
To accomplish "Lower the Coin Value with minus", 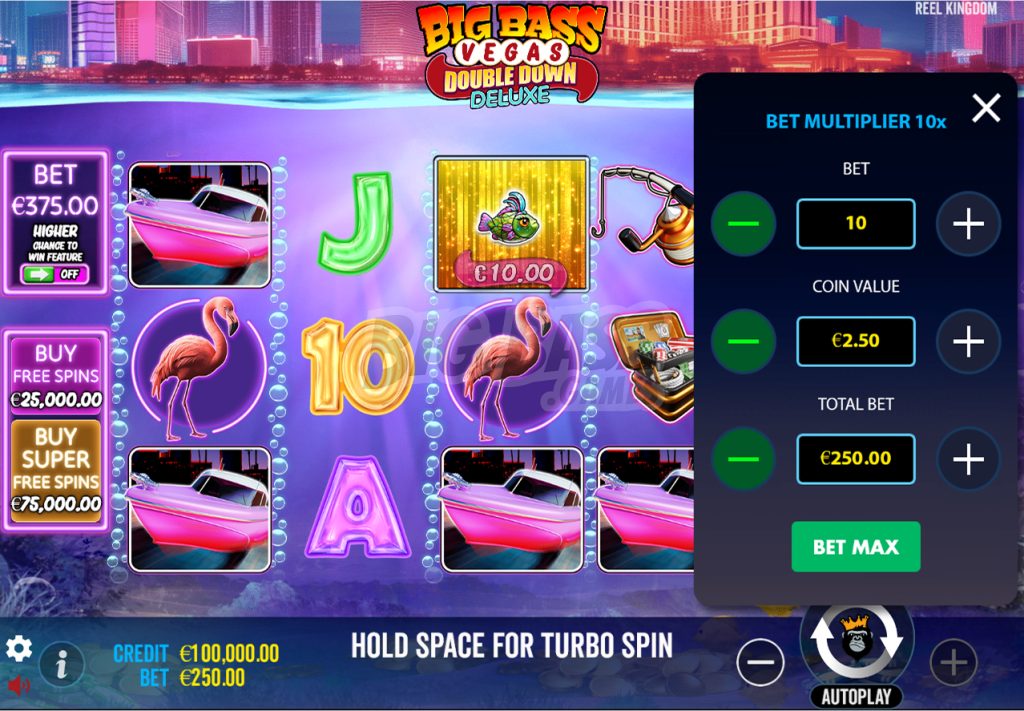I will [743, 341].
